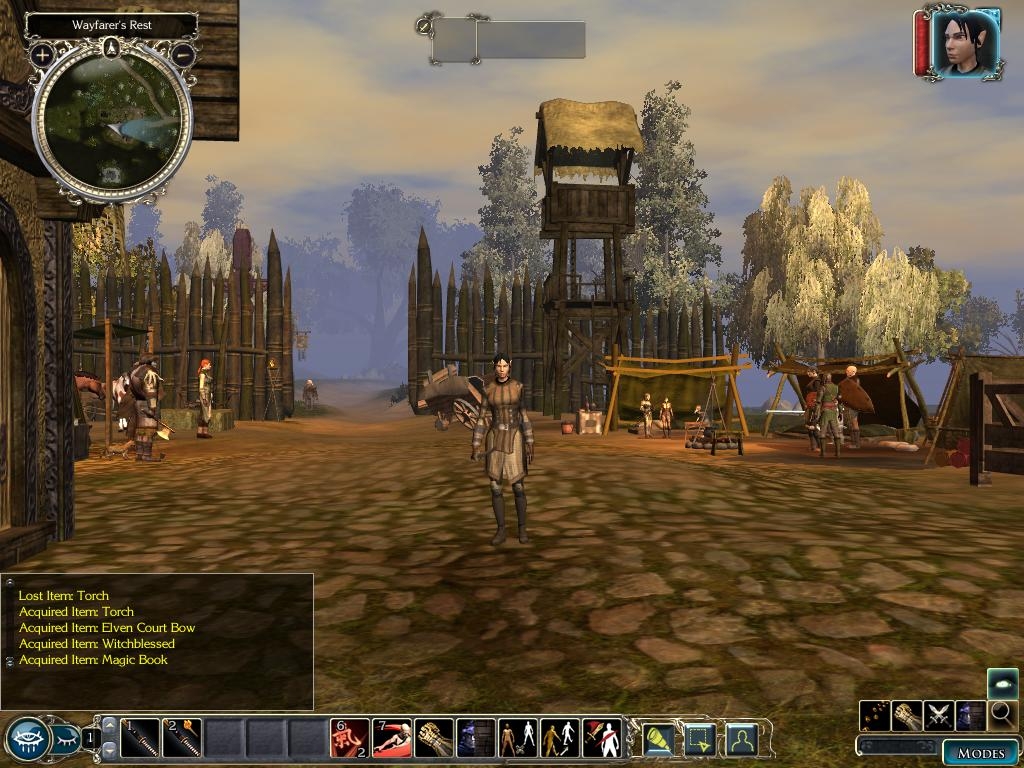Zoom out the minimap with minus button
1024x768 pixels.
tap(183, 55)
